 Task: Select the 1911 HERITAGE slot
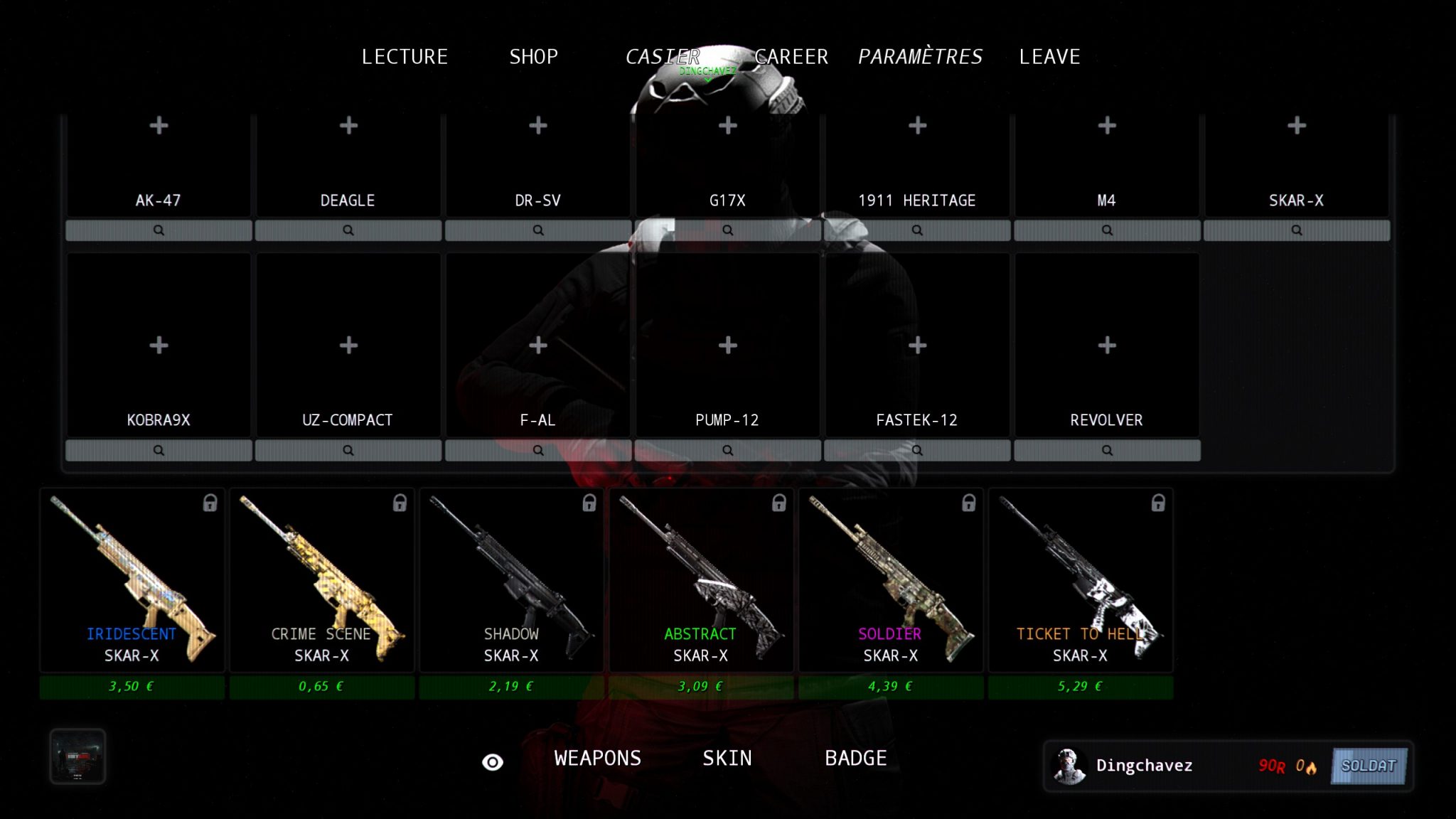(917, 165)
